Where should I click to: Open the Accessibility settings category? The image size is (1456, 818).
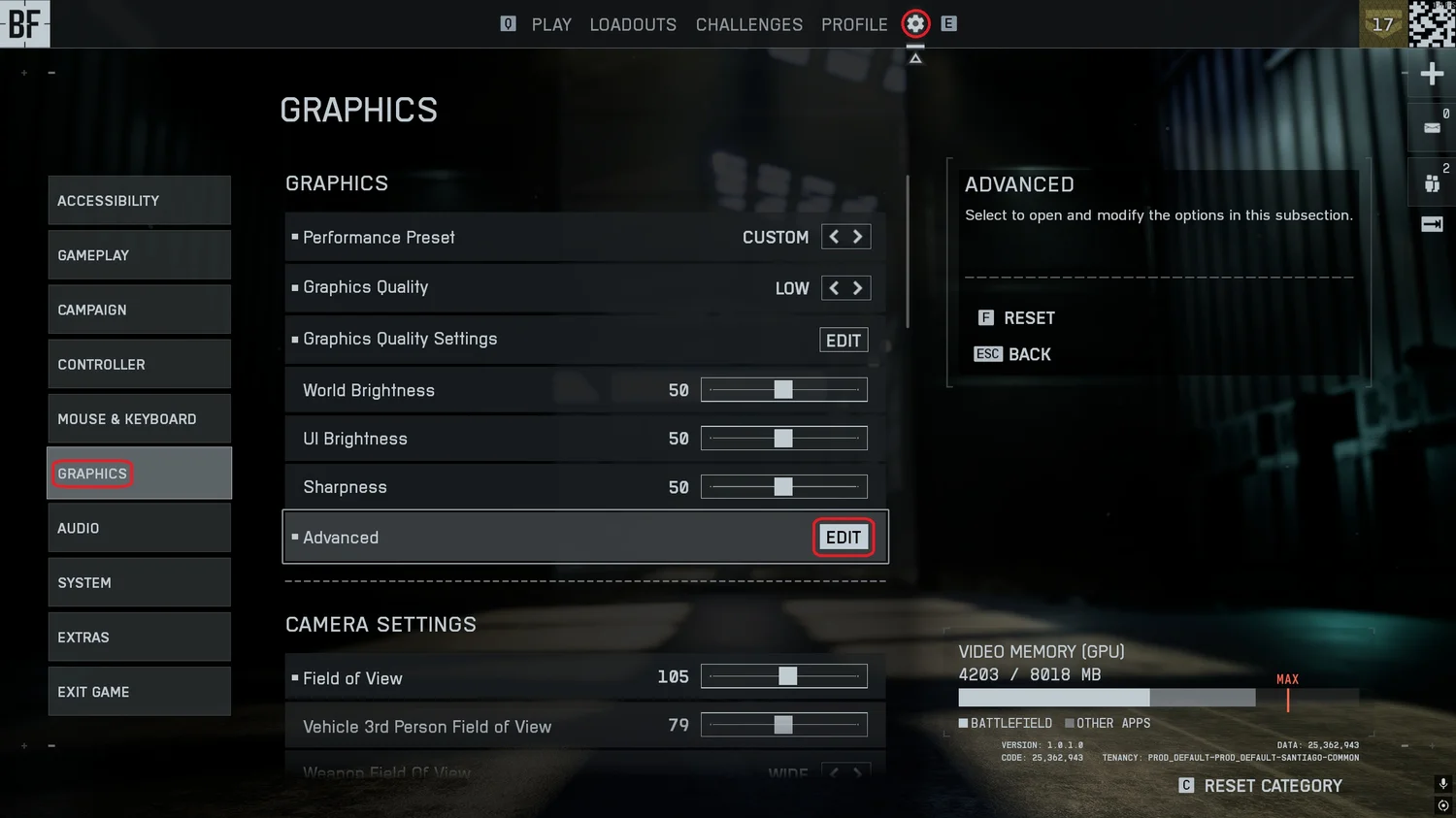point(139,201)
